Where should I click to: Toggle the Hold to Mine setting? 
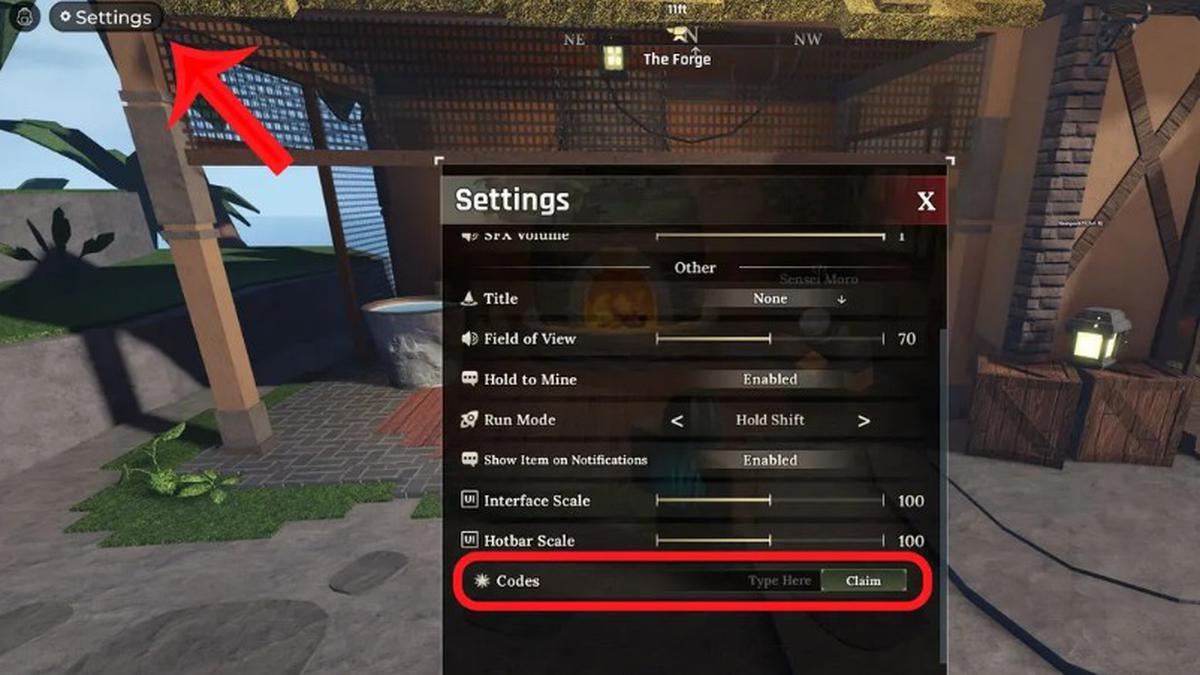[x=770, y=380]
